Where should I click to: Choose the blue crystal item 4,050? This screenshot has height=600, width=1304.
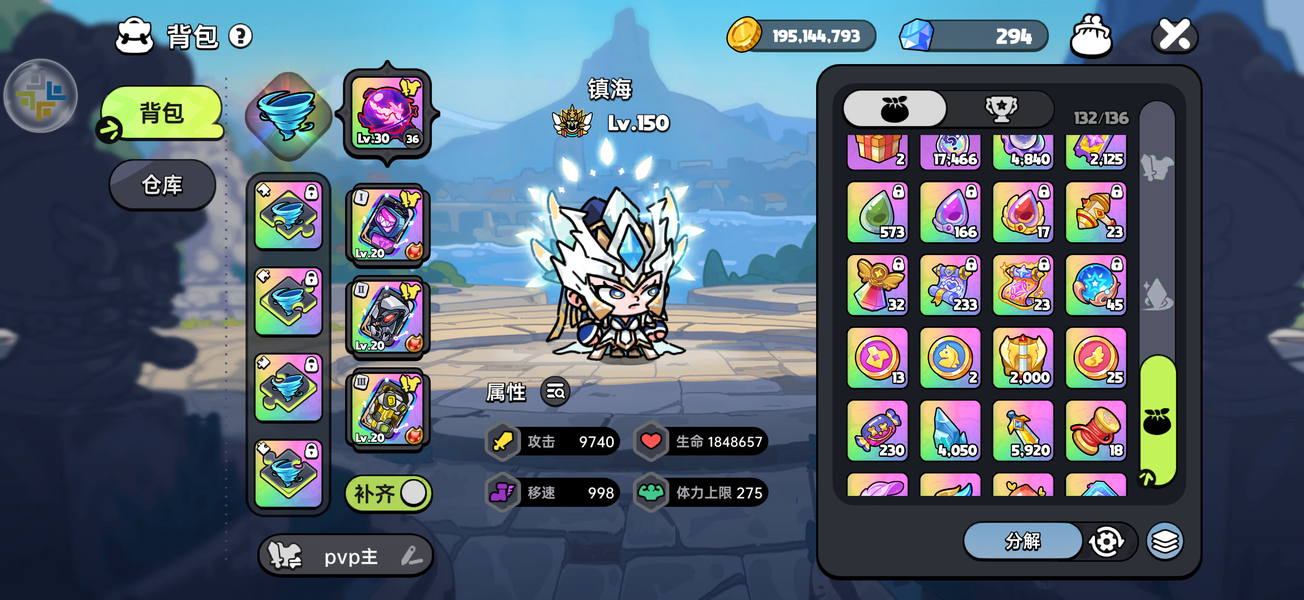pyautogui.click(x=949, y=430)
